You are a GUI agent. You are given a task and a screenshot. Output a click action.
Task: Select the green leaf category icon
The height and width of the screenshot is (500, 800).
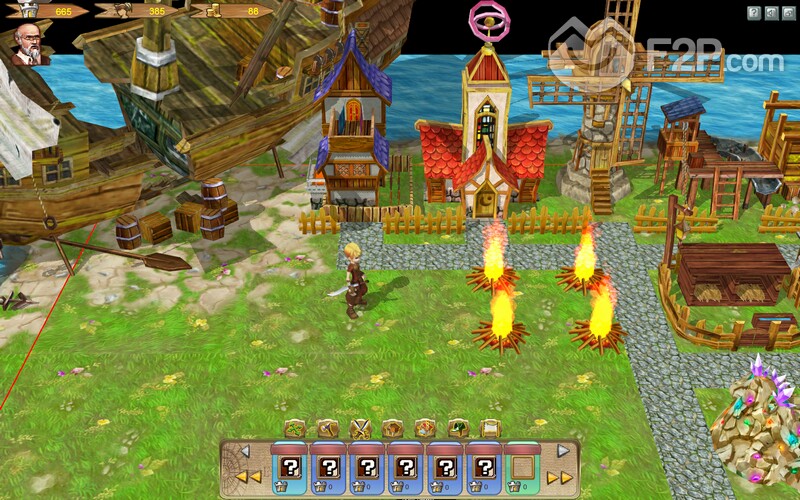[x=295, y=428]
